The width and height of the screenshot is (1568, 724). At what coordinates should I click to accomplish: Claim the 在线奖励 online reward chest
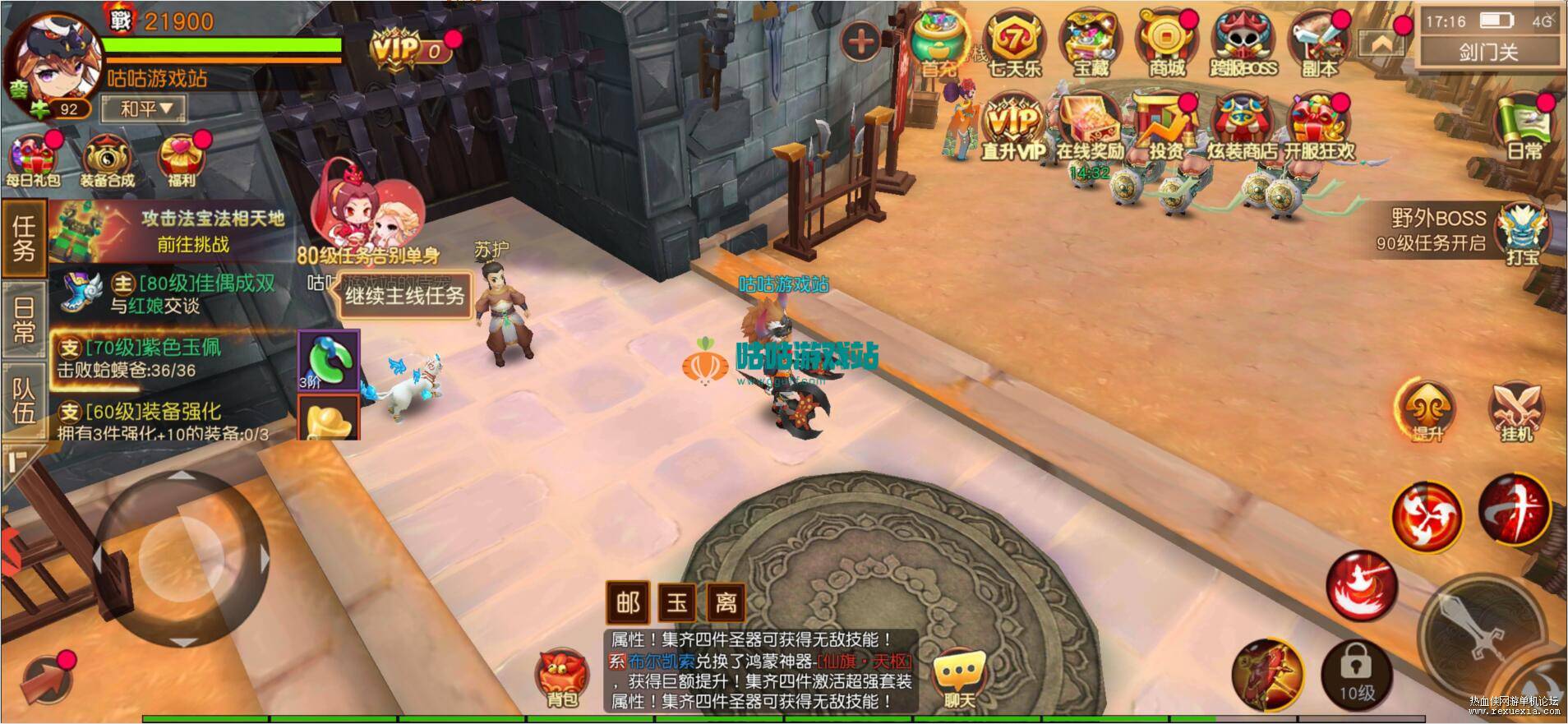(x=1090, y=127)
